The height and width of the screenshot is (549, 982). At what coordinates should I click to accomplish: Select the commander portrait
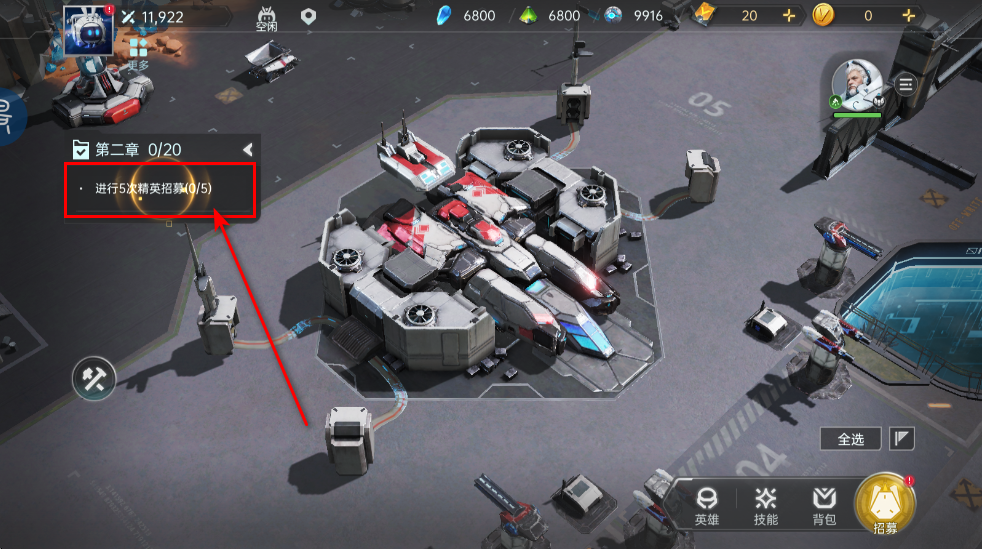(858, 86)
